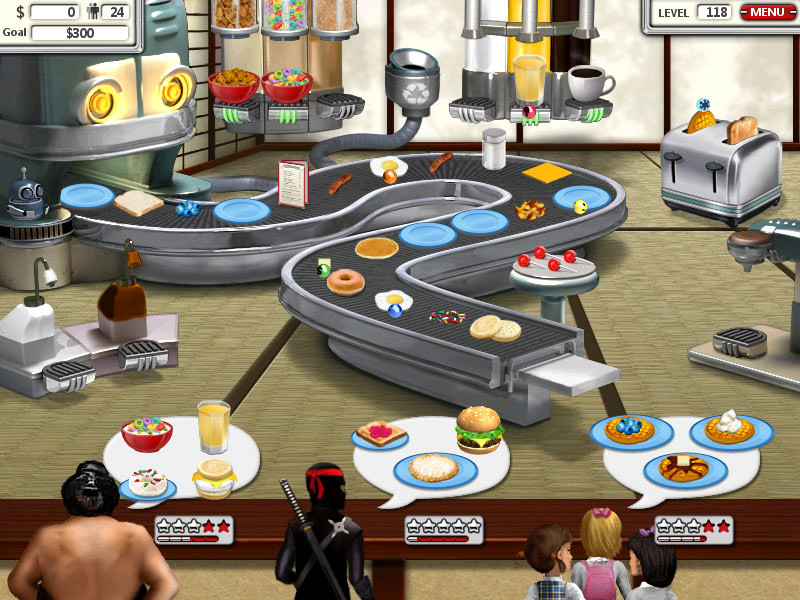
Task: Select the corn flakes cereal bowl
Action: click(x=233, y=85)
